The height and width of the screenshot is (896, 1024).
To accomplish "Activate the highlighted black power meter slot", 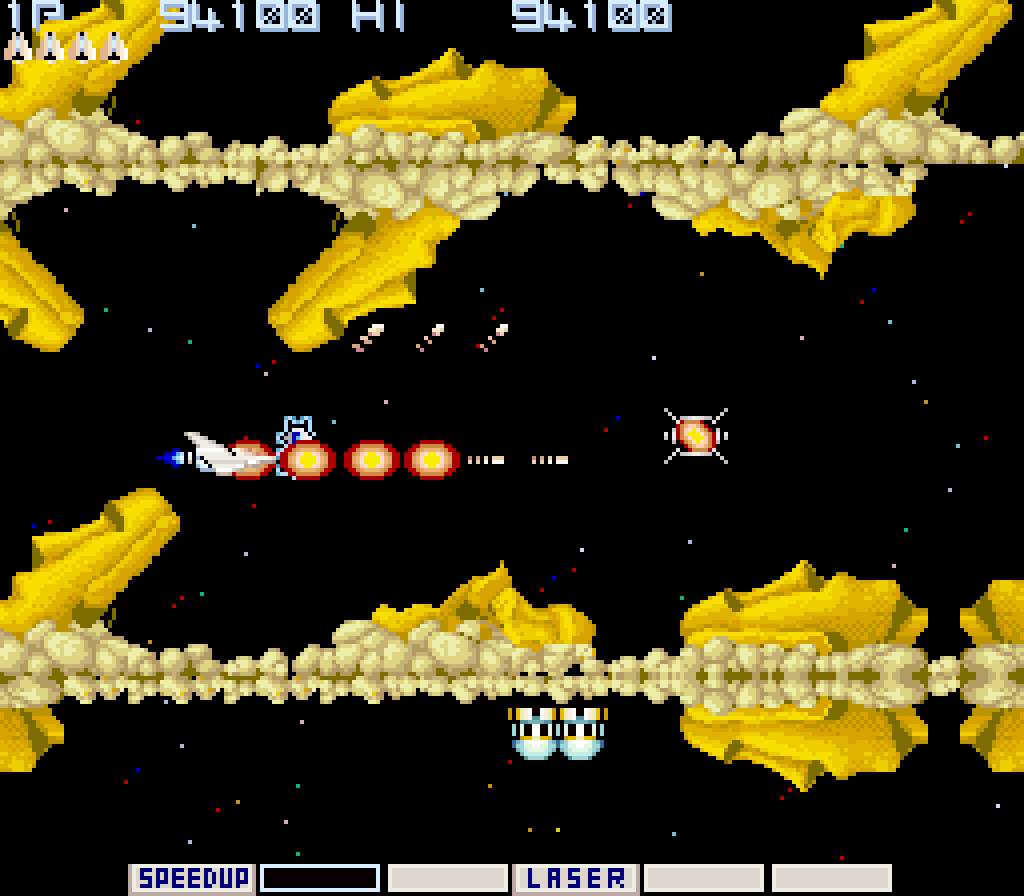I will point(320,879).
